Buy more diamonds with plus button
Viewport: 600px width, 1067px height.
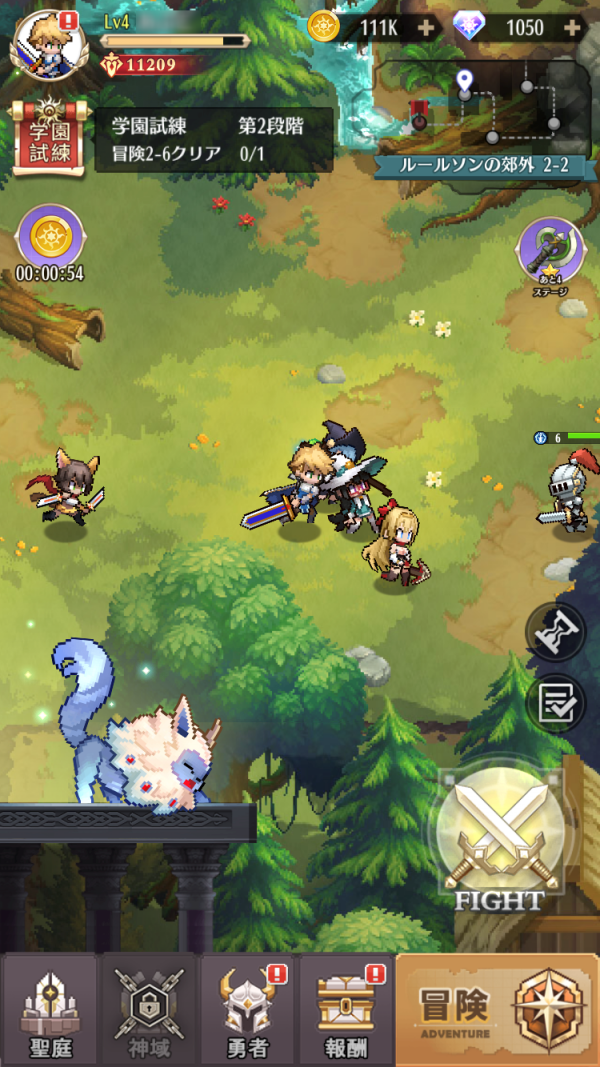click(573, 27)
